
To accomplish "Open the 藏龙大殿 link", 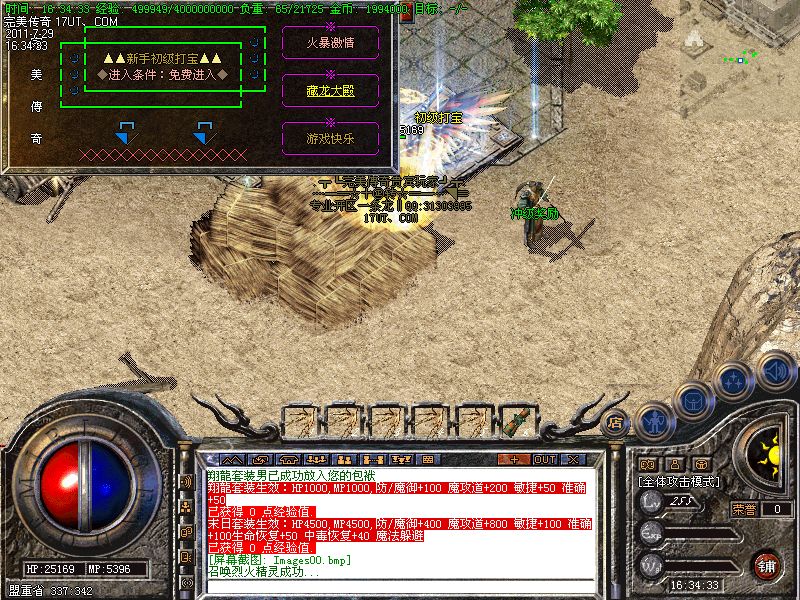I will (x=330, y=90).
